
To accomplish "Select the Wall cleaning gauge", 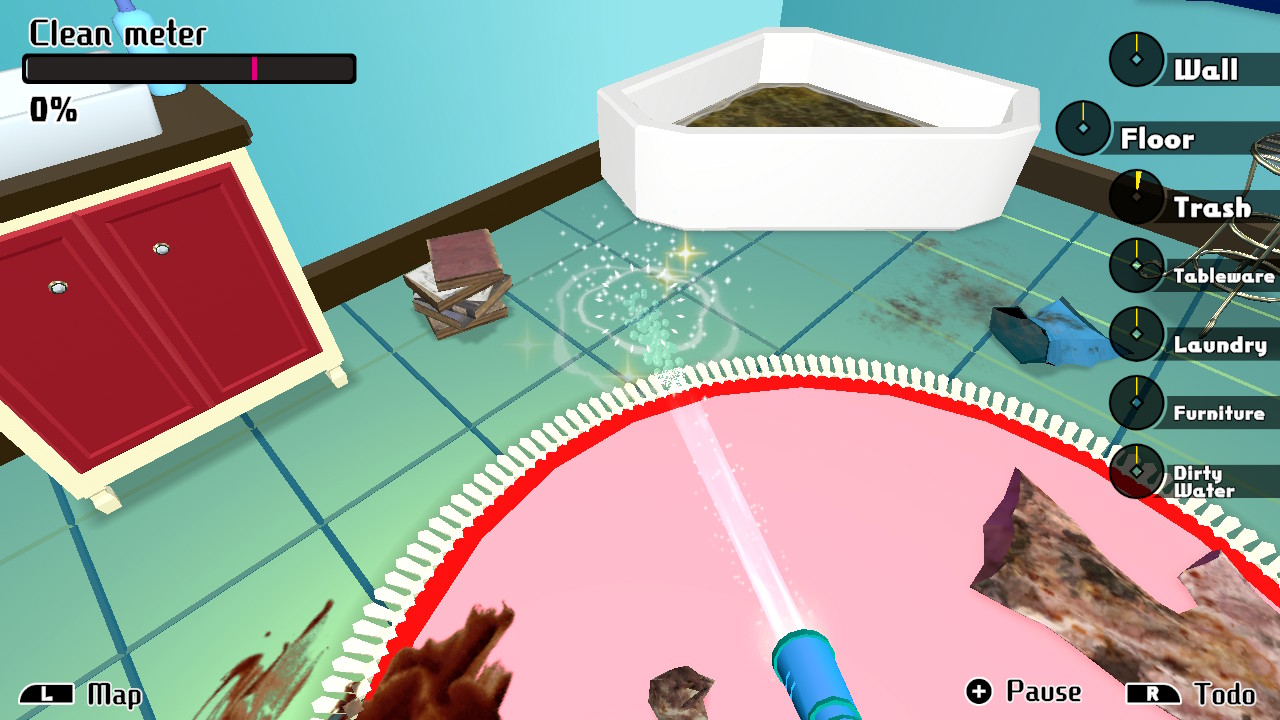I will (1137, 58).
